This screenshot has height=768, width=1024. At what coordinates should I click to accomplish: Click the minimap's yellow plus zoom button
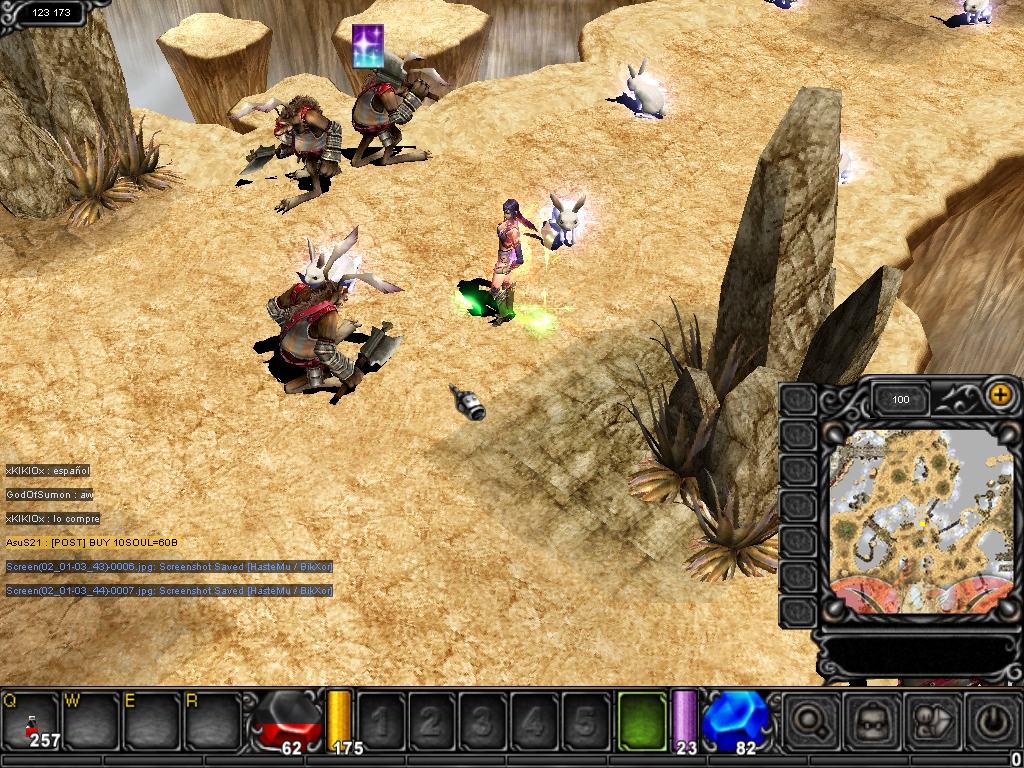pyautogui.click(x=999, y=395)
